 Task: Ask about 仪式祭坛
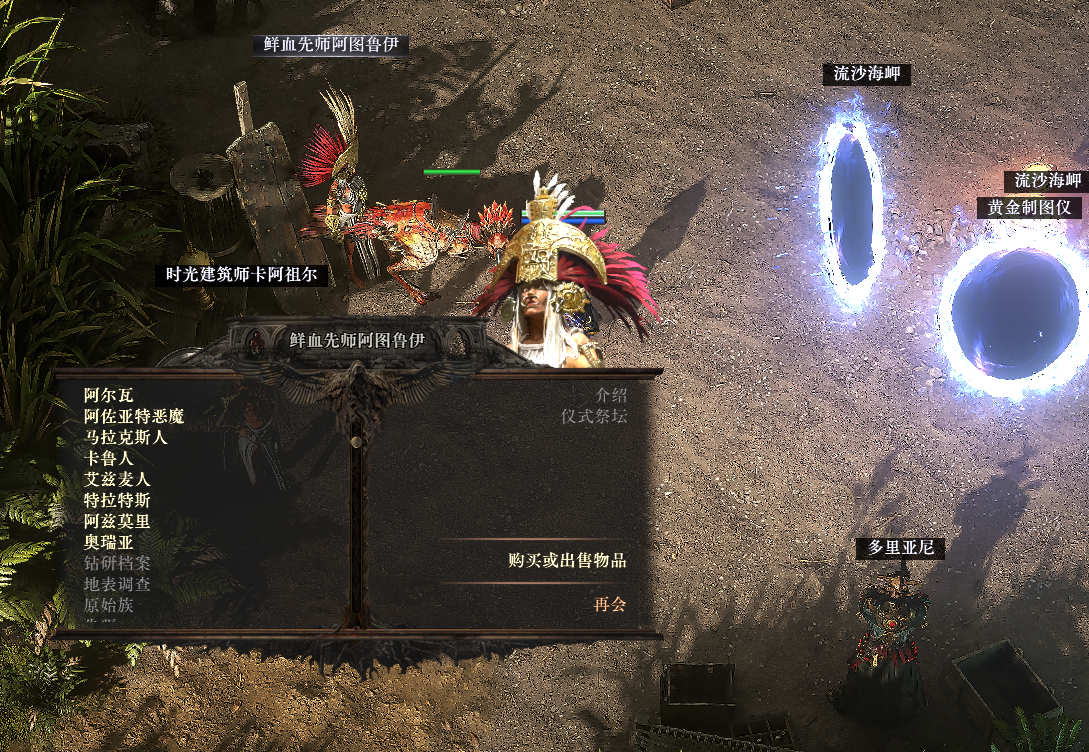coord(594,416)
